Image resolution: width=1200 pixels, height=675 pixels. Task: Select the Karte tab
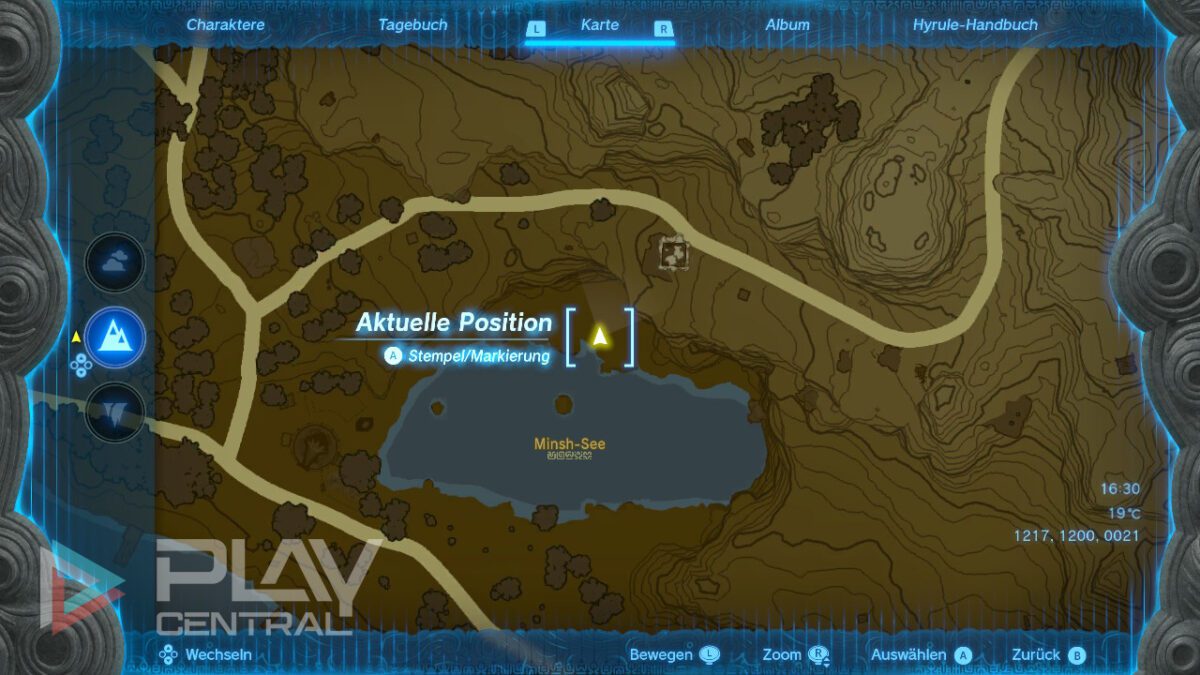click(600, 25)
